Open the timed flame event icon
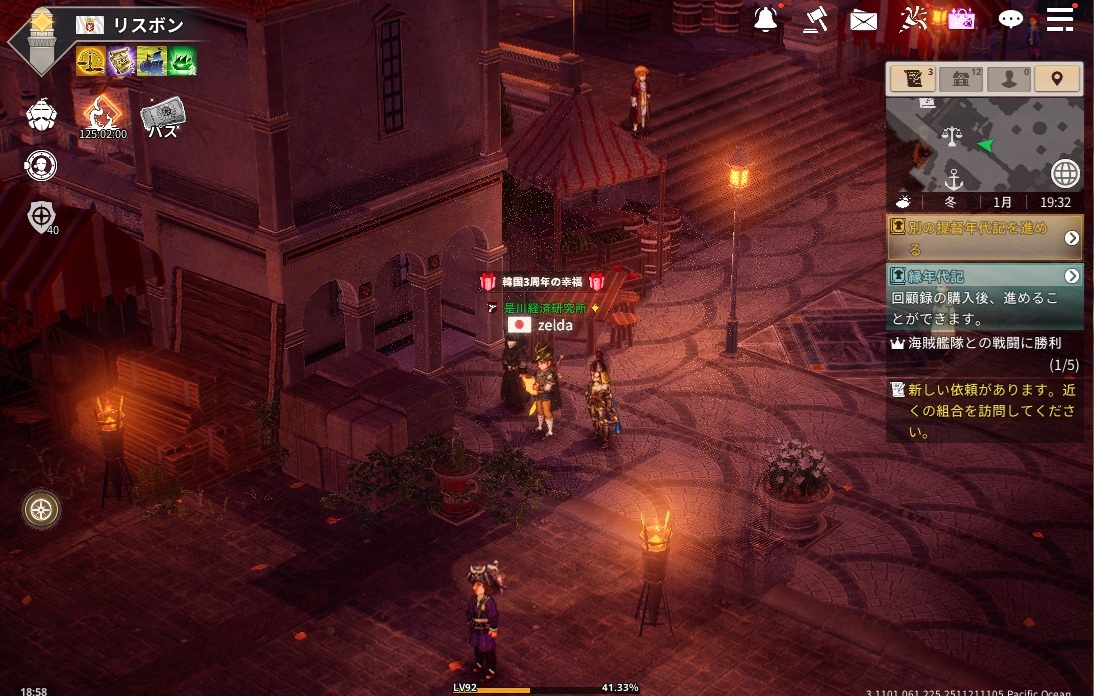 point(103,115)
